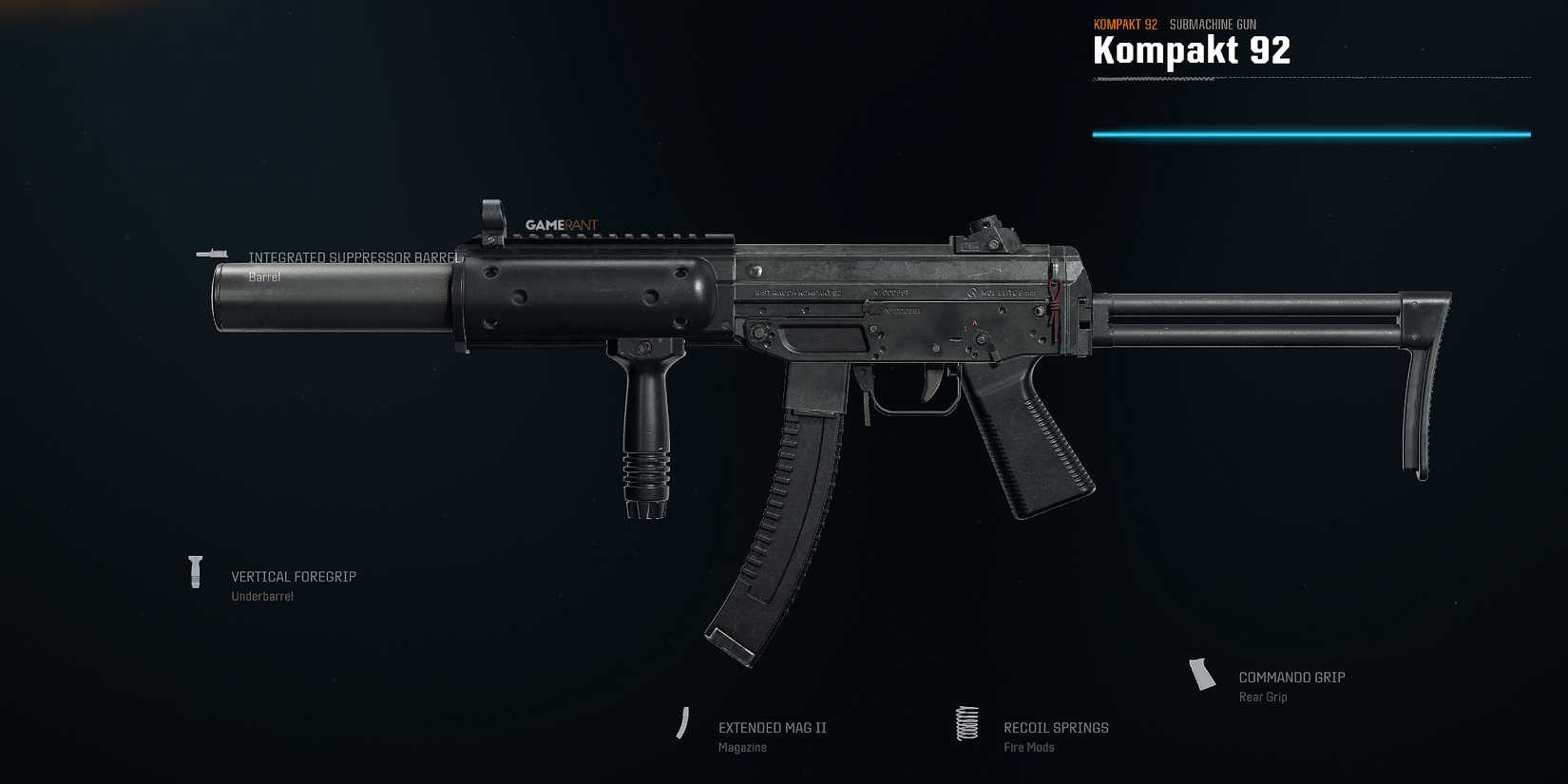Select the Recoil Springs spring icon

966,724
